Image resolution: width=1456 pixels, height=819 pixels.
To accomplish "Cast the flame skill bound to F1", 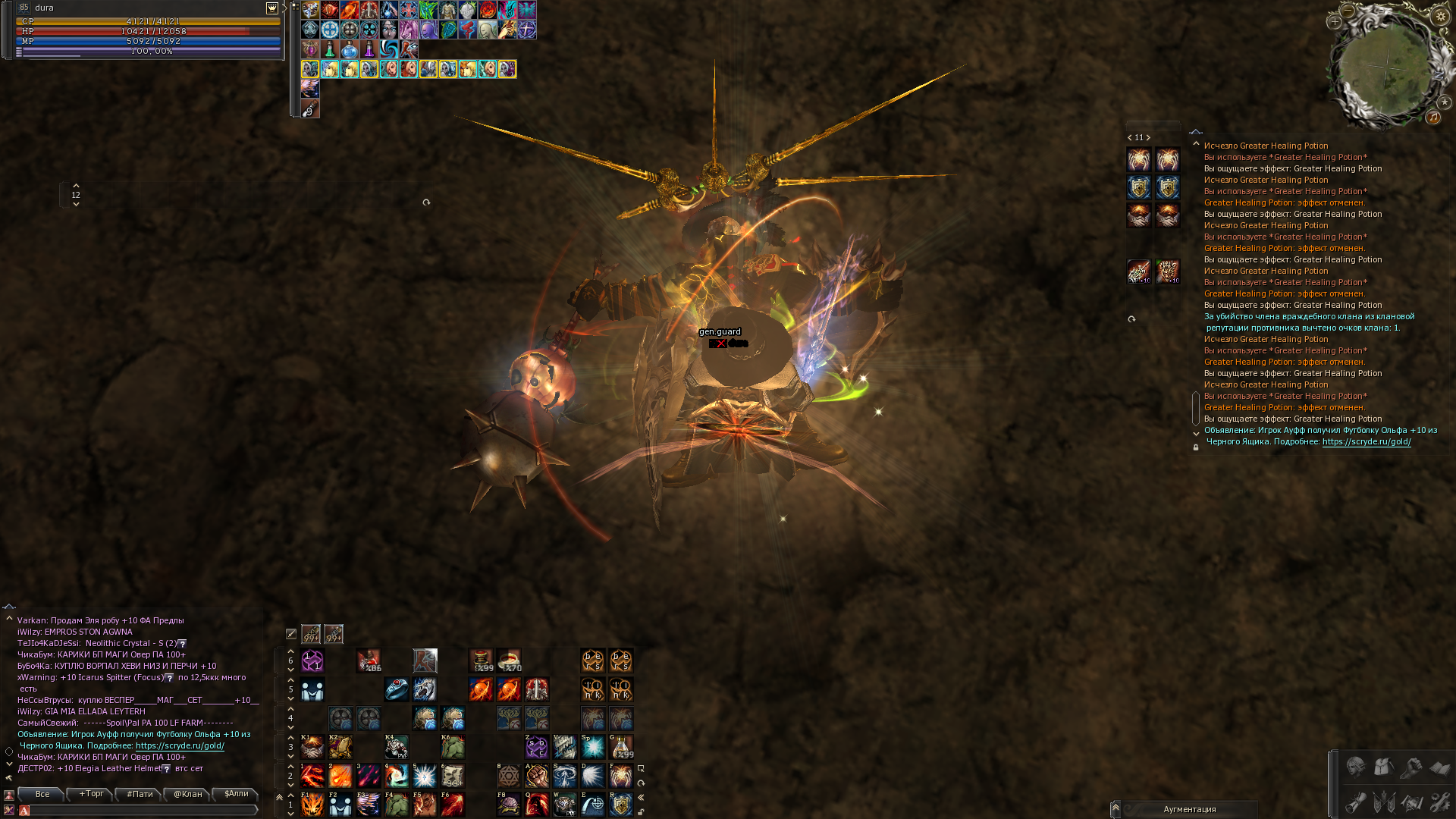I will (x=312, y=805).
